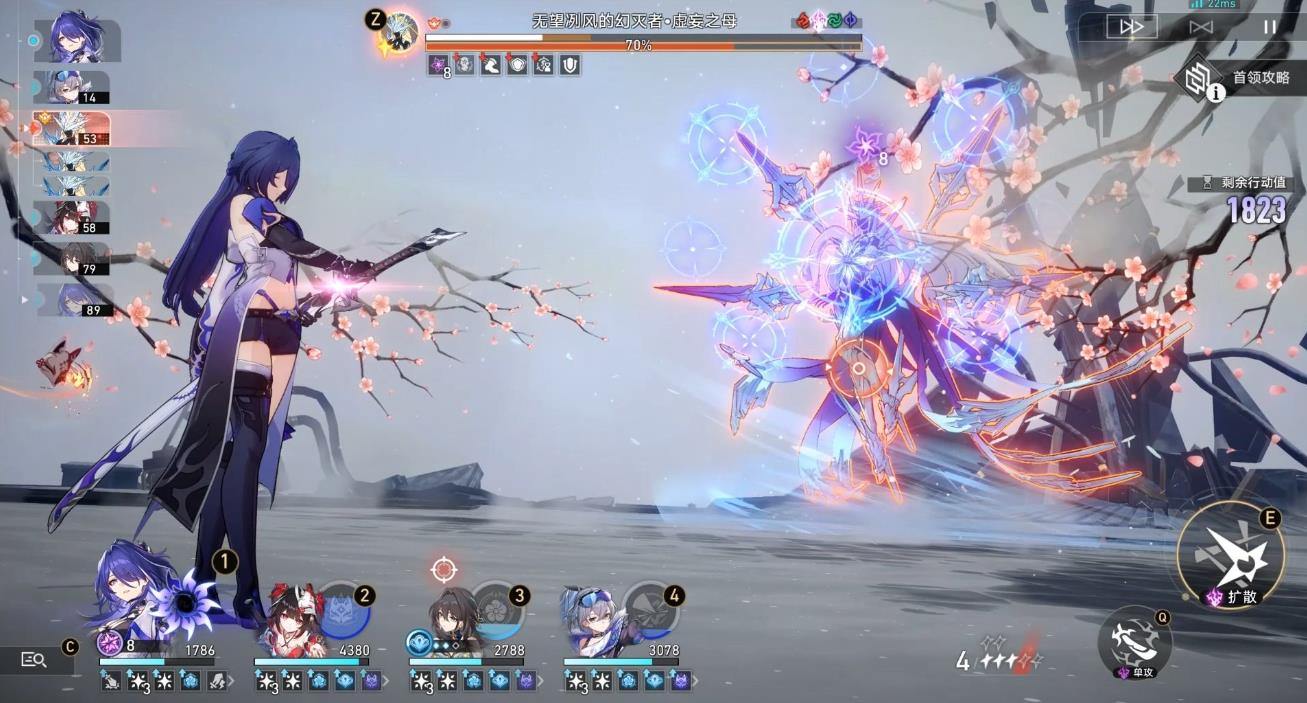This screenshot has height=703, width=1307.
Task: Inspect the boss's purple debuff icon showing 8
Action: pos(438,66)
